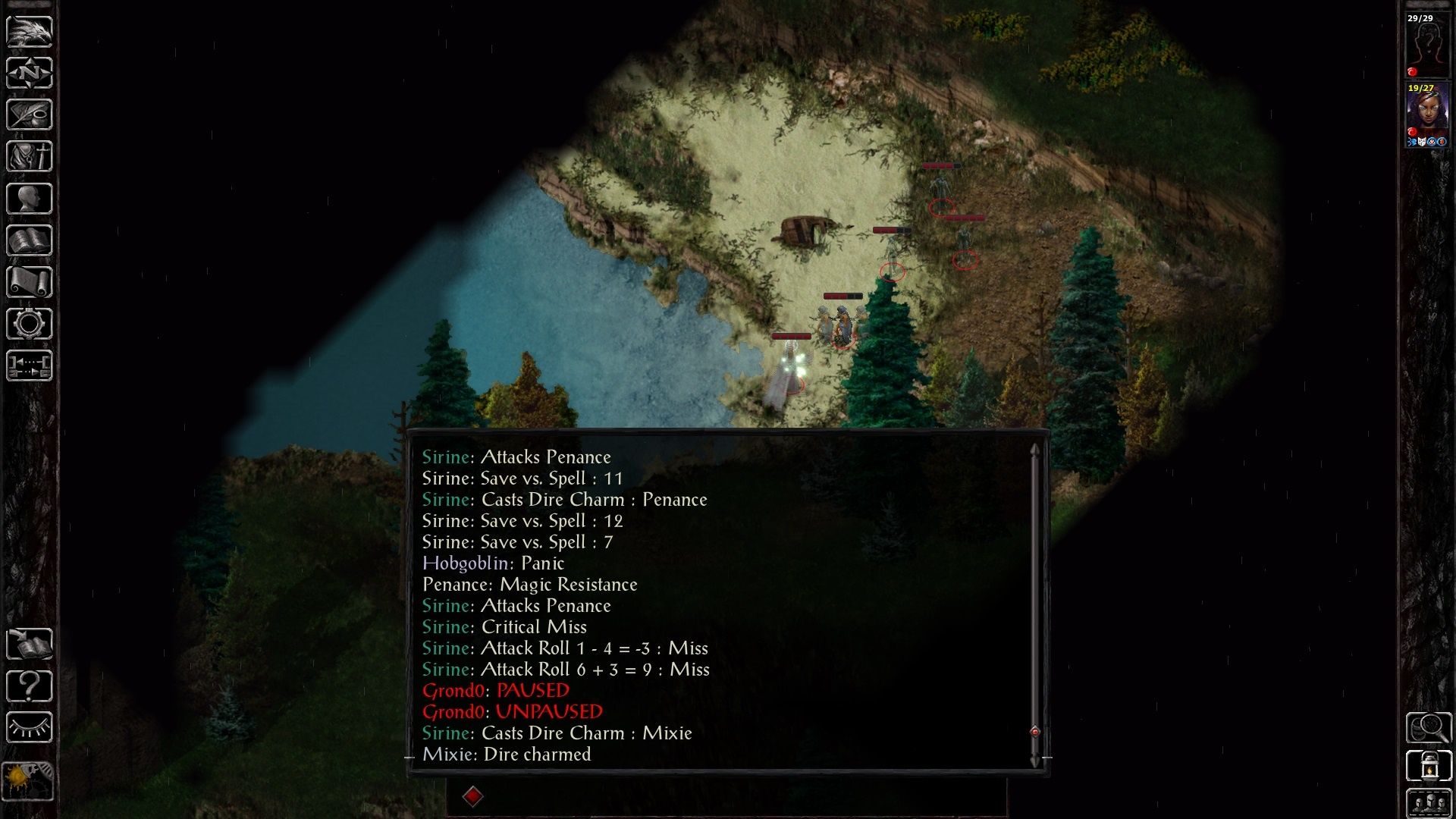This screenshot has height=819, width=1456.
Task: Click the dragon emblem button
Action: 30,31
